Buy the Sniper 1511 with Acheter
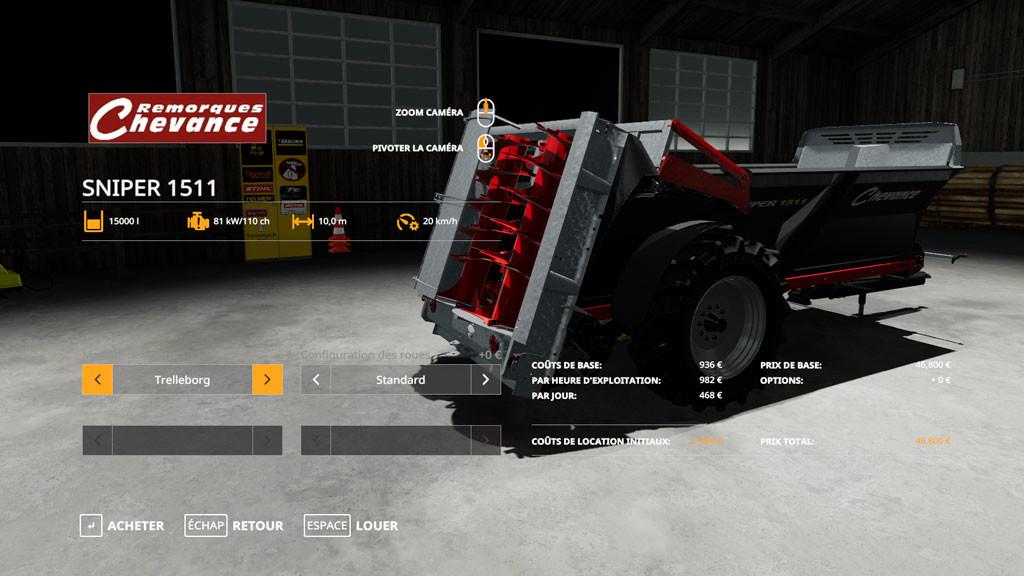Viewport: 1024px width, 576px height. pos(122,526)
